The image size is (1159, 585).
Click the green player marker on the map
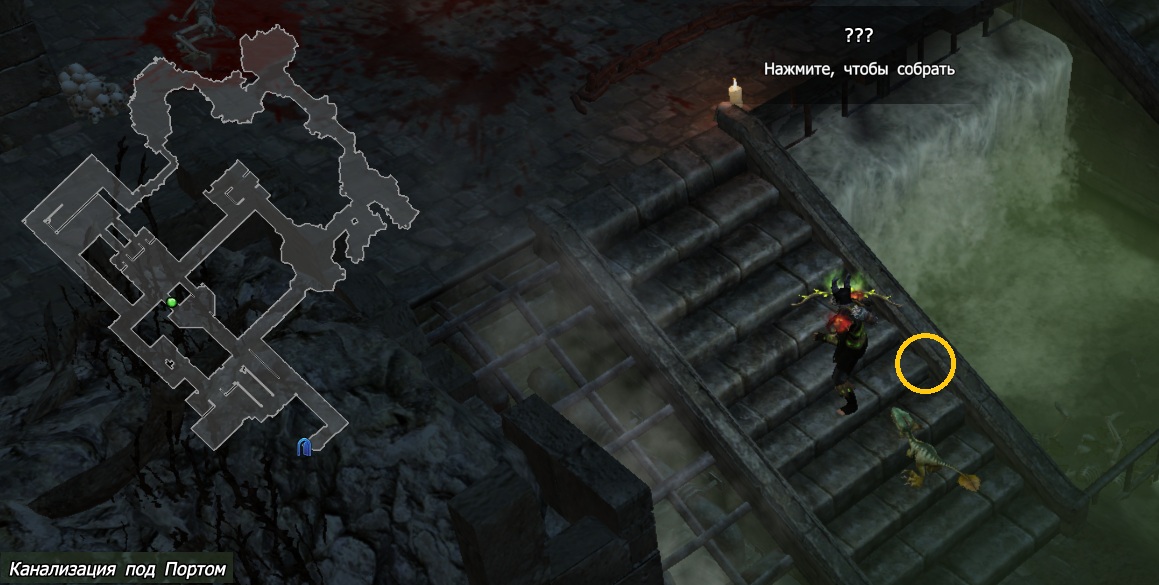[x=172, y=302]
